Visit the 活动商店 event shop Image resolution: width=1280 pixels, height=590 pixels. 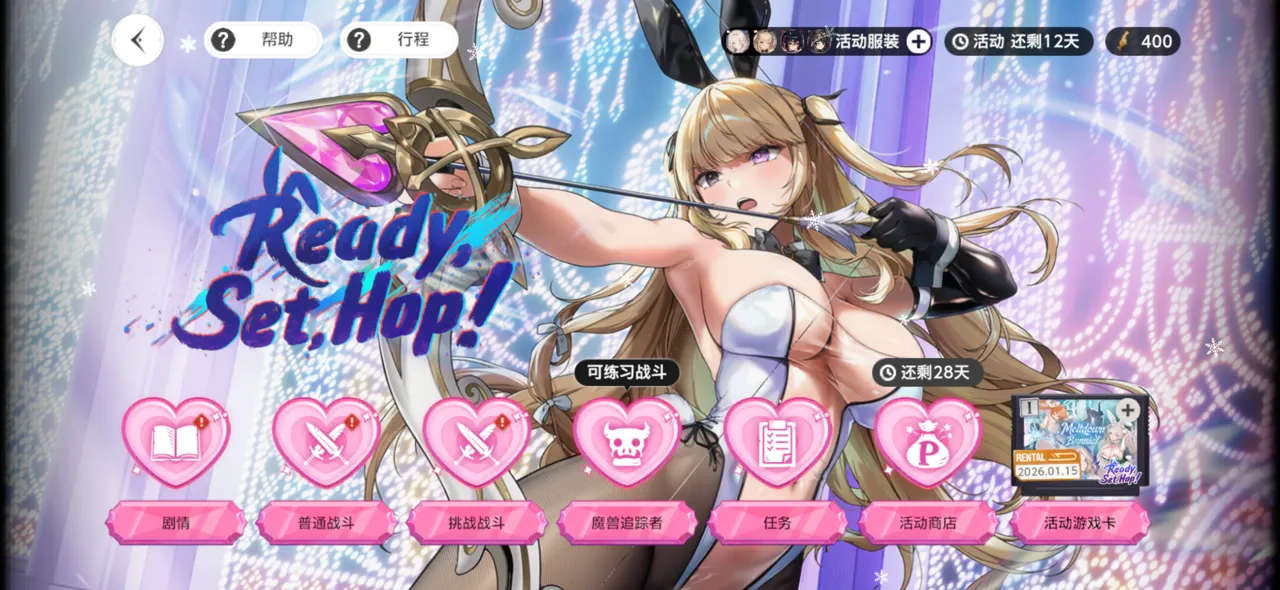pos(928,523)
